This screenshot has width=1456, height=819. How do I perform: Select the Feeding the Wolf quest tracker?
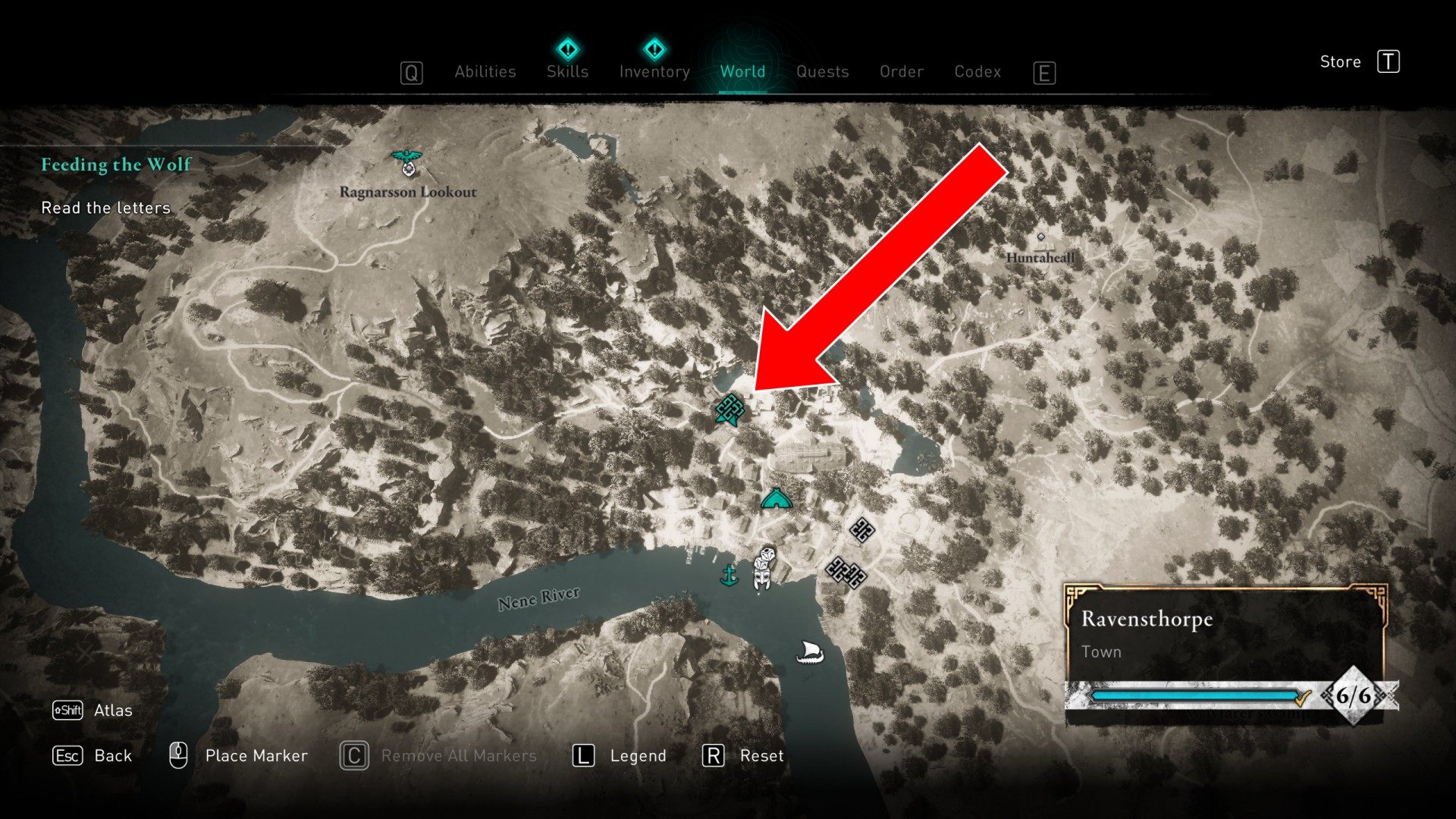(x=116, y=165)
